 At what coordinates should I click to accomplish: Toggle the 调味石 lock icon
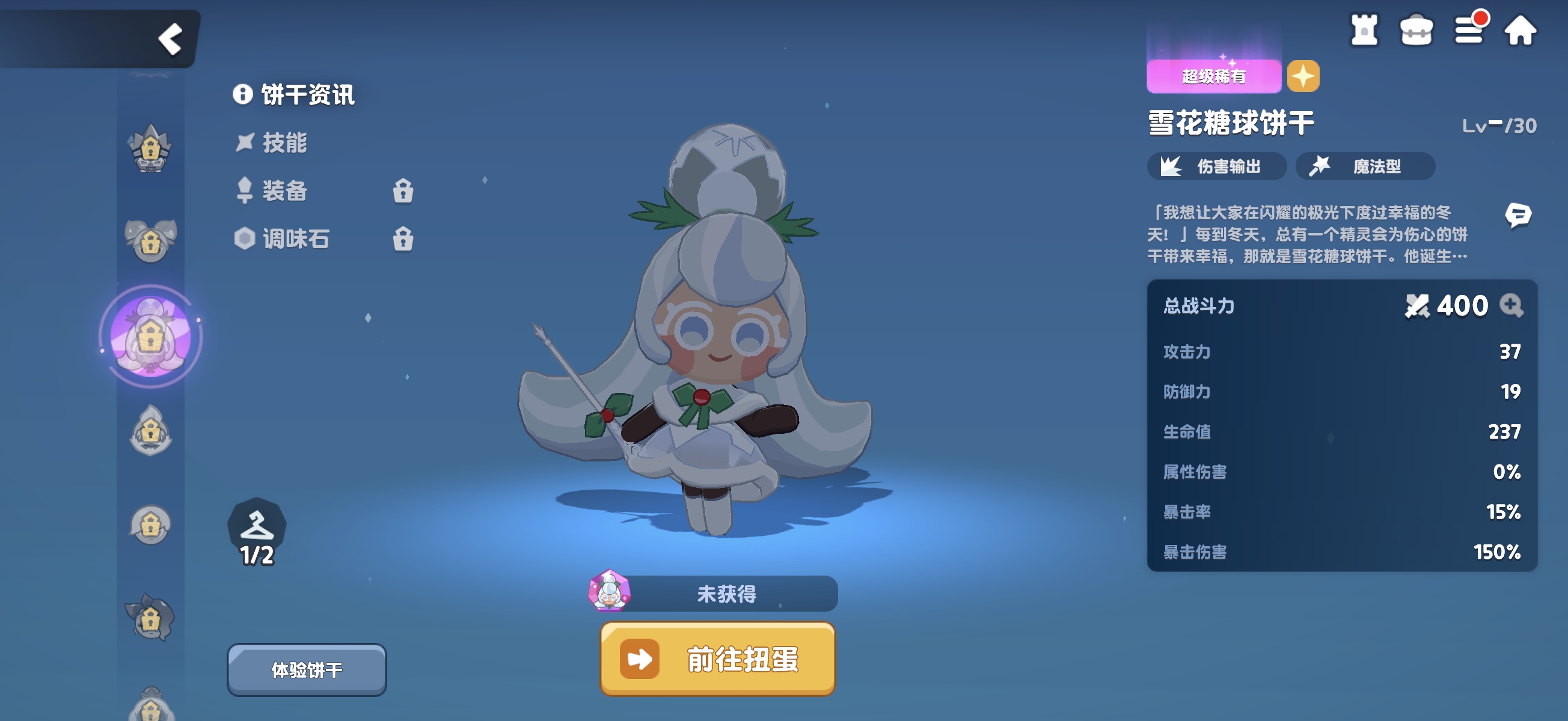[x=403, y=239]
